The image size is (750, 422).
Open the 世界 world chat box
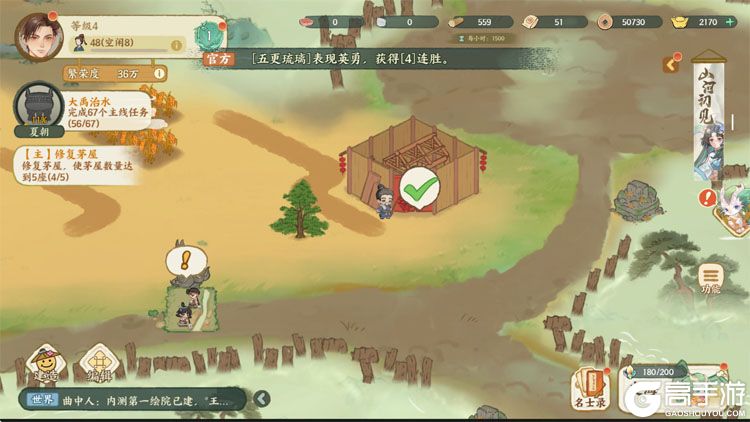pos(130,400)
